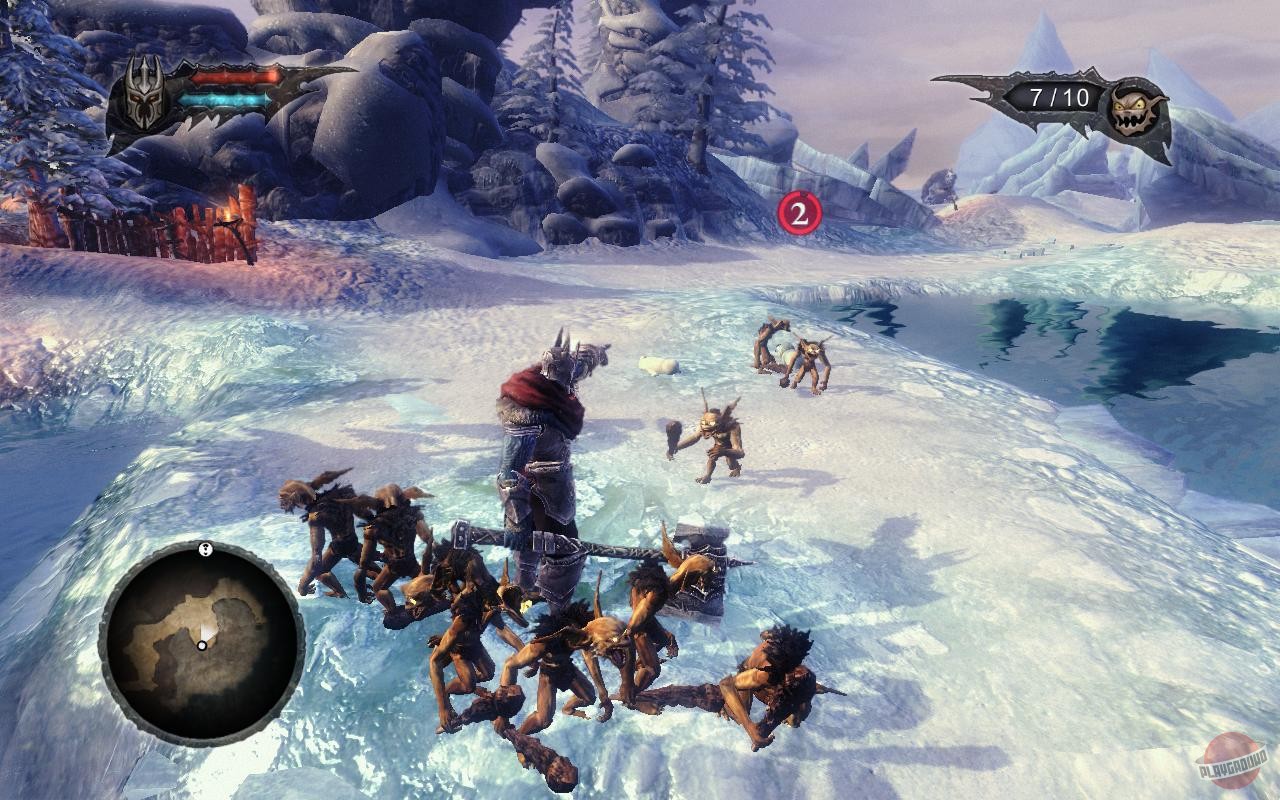The image size is (1280, 800).
Task: Click the white compass marker atop the minimap
Action: click(205, 551)
